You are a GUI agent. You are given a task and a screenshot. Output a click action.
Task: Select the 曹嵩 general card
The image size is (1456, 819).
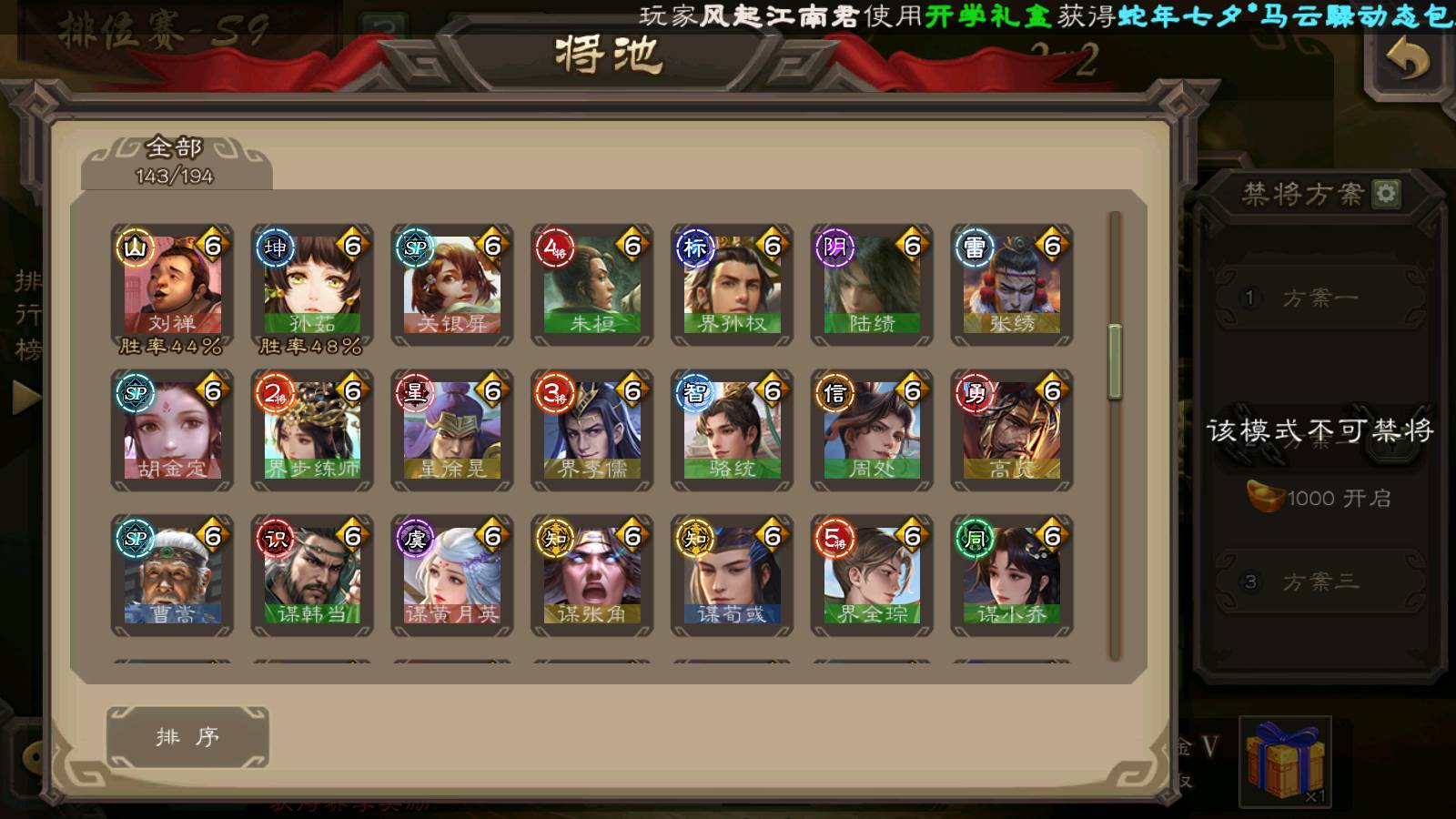(x=172, y=576)
